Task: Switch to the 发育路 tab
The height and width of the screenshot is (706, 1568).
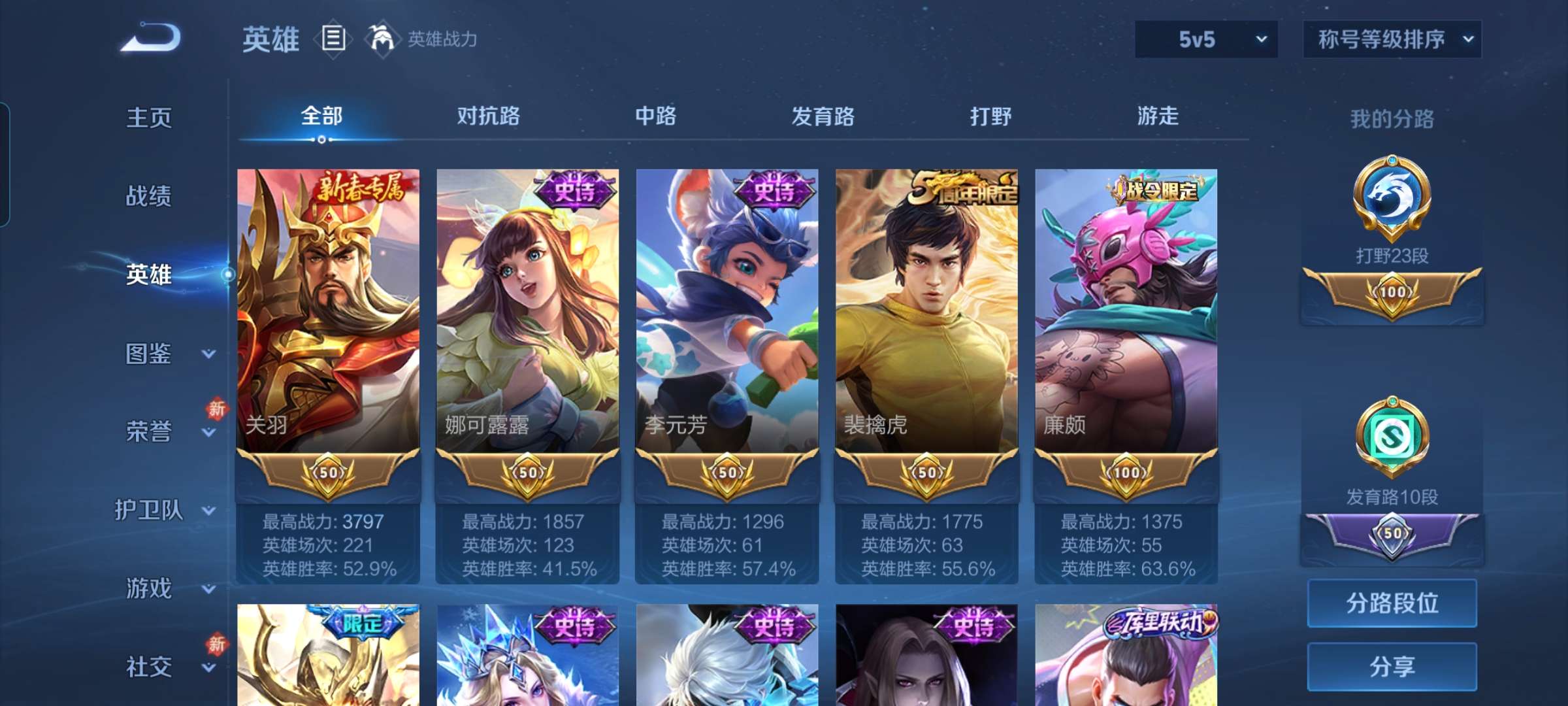Action: (x=825, y=116)
